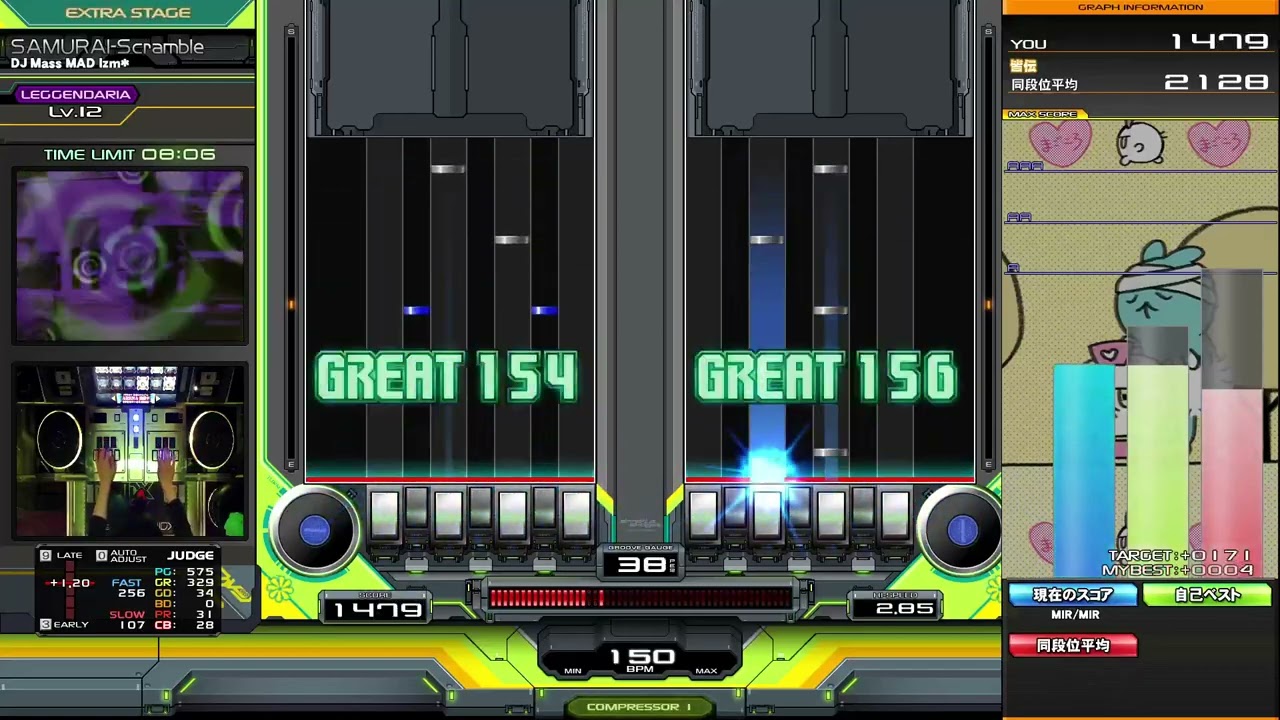1280x720 pixels.
Task: Click the EXTRA STAGE banner
Action: (128, 12)
